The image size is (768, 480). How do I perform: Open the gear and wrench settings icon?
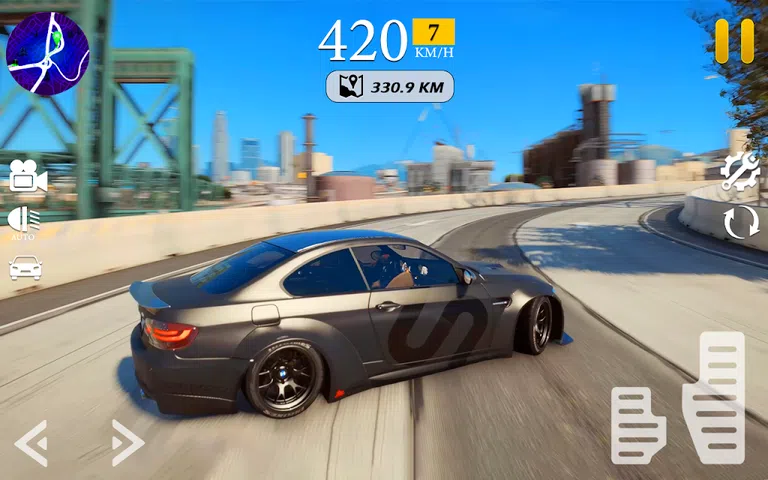click(x=740, y=172)
